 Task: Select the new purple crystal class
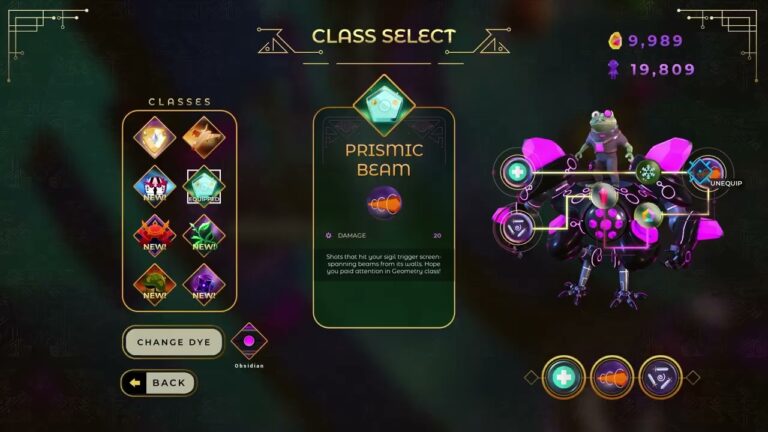tap(203, 284)
